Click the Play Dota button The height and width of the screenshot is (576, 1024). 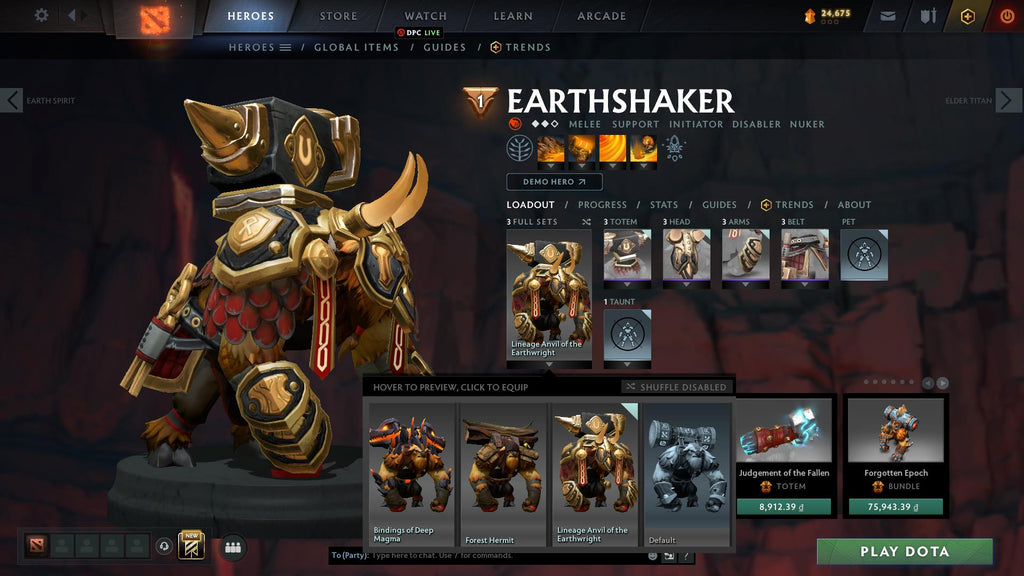tap(904, 551)
